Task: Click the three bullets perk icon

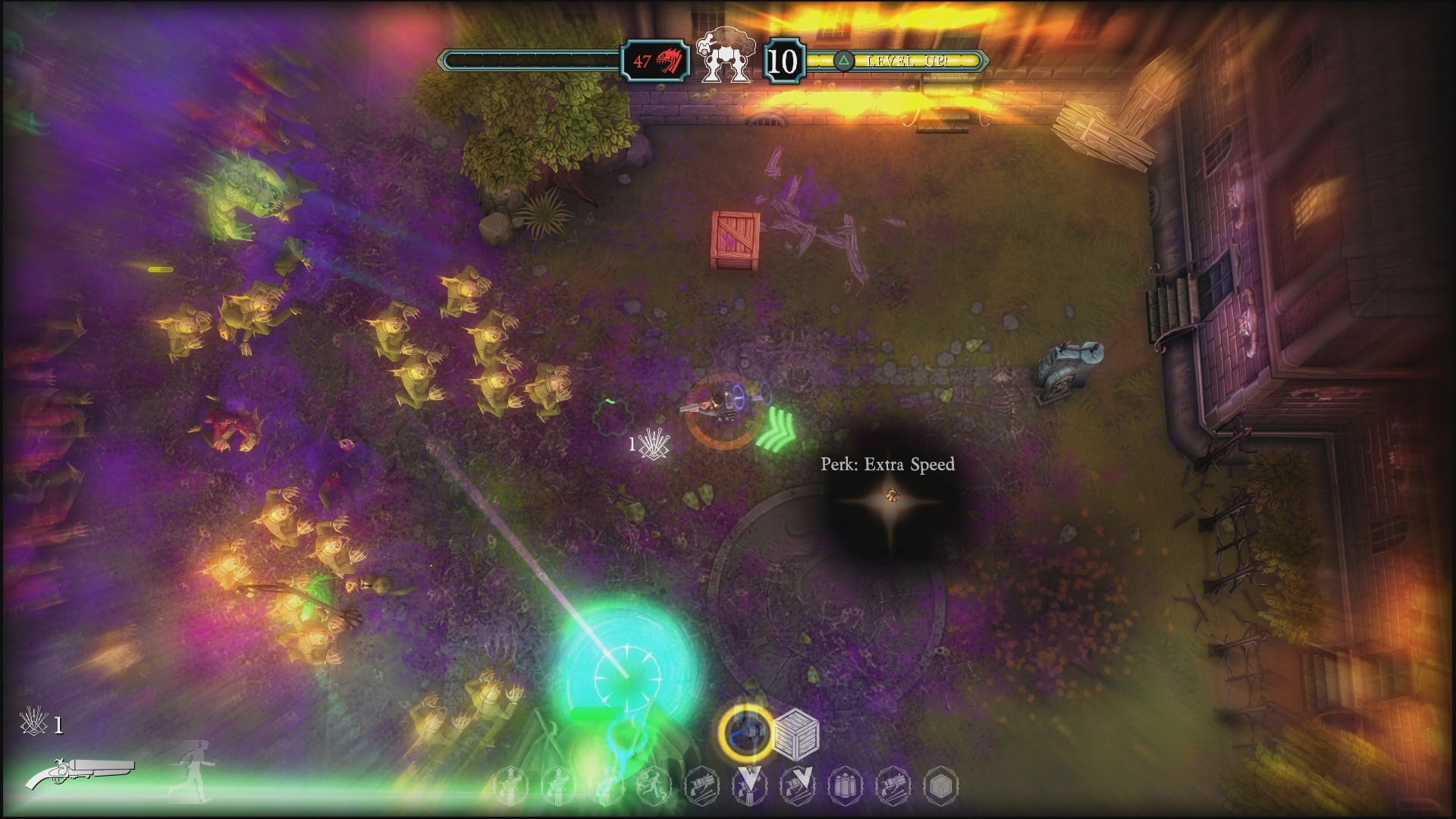Action: pyautogui.click(x=845, y=786)
